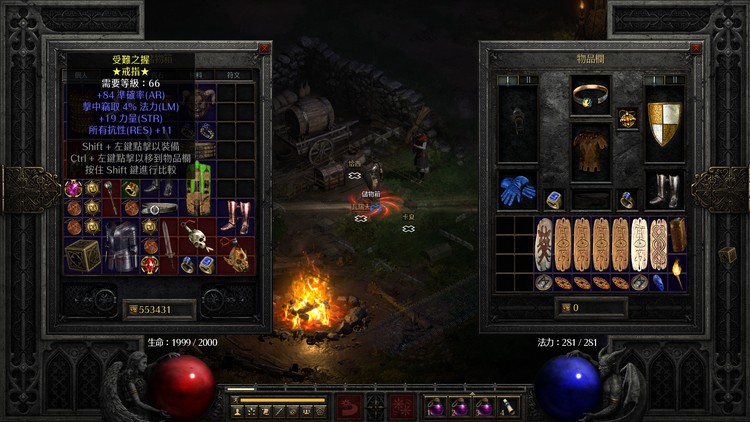Click the equipped amulet slot
This screenshot has width=750, height=422.
click(628, 117)
